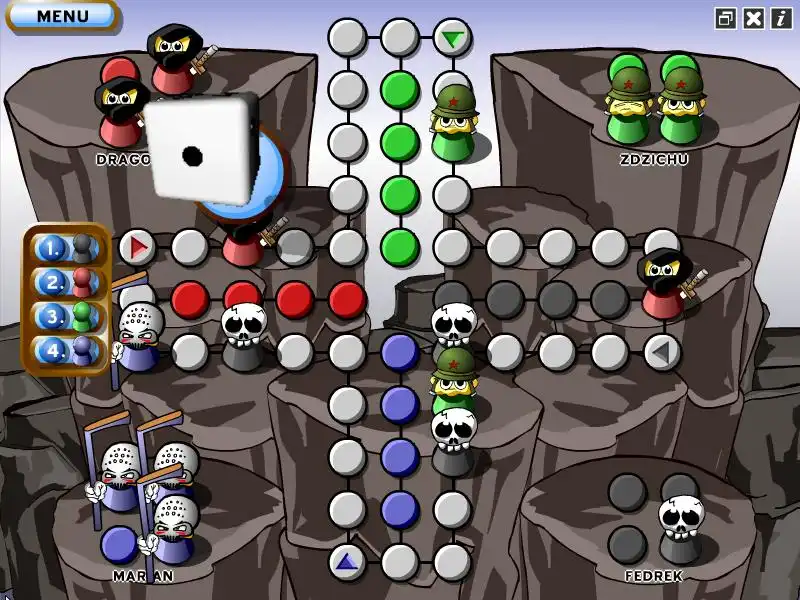Click the red arrow start tile
The width and height of the screenshot is (800, 600).
137,246
